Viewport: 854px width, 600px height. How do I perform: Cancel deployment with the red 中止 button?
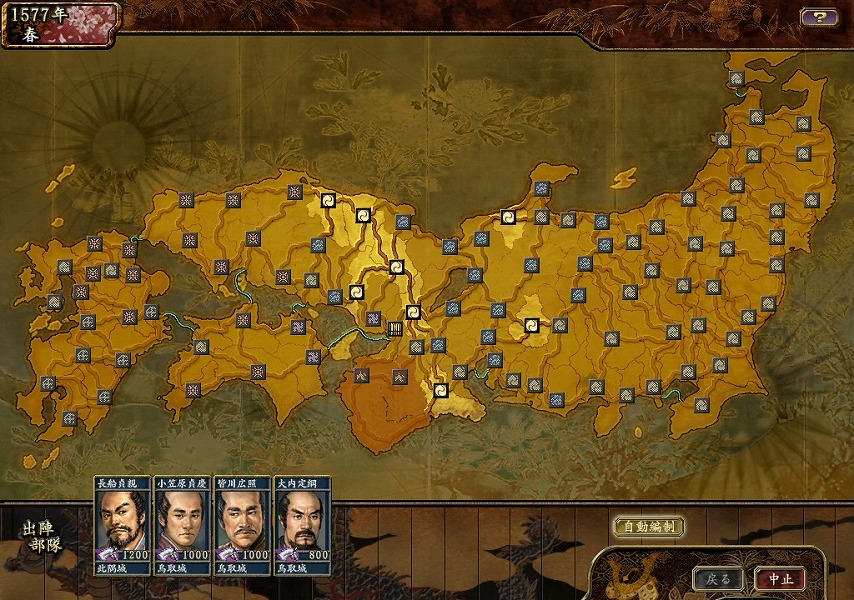780,579
